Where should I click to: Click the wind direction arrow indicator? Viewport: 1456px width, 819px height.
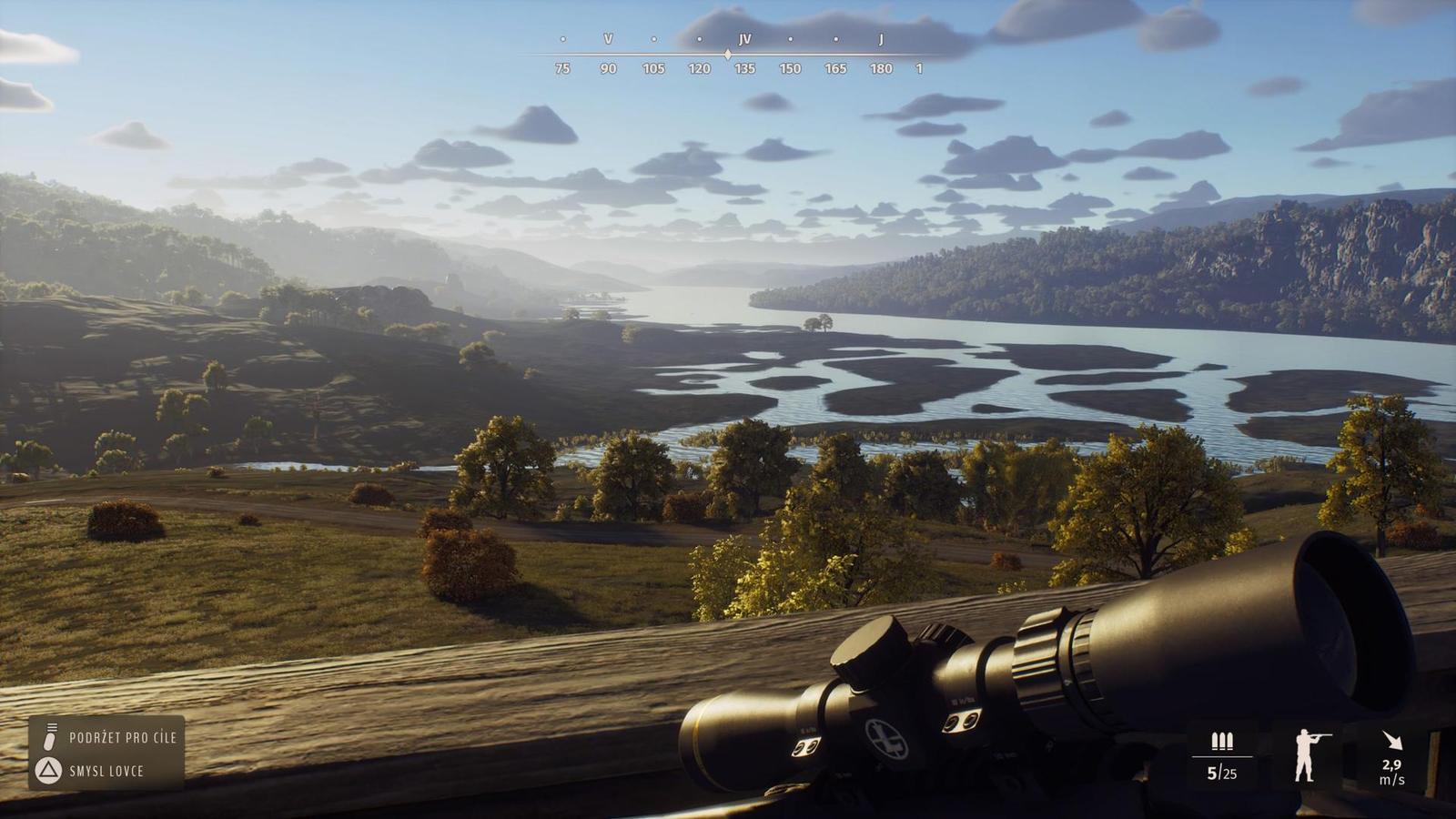pos(1391,740)
